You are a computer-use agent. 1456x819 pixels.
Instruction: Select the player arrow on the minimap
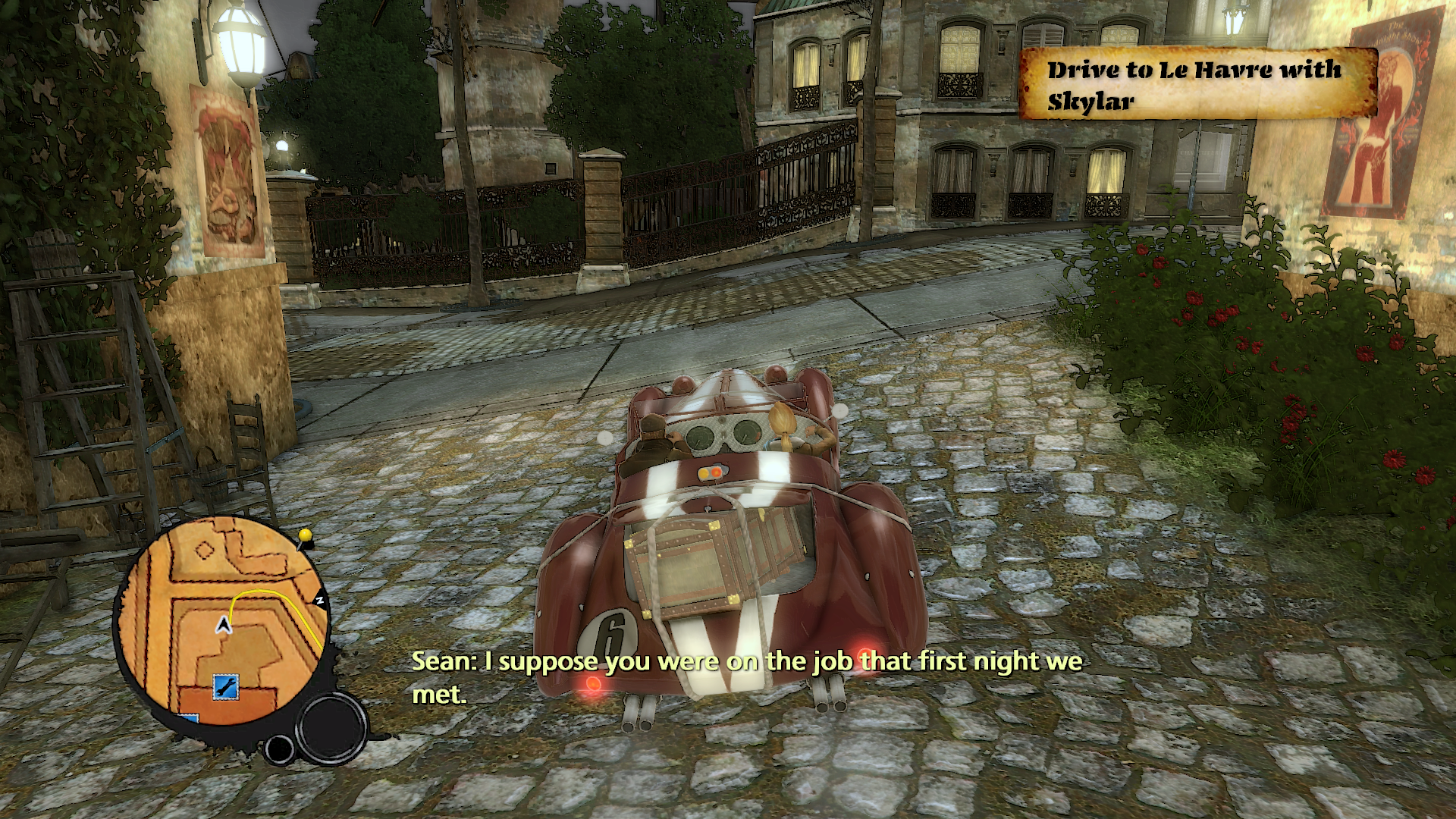[224, 626]
